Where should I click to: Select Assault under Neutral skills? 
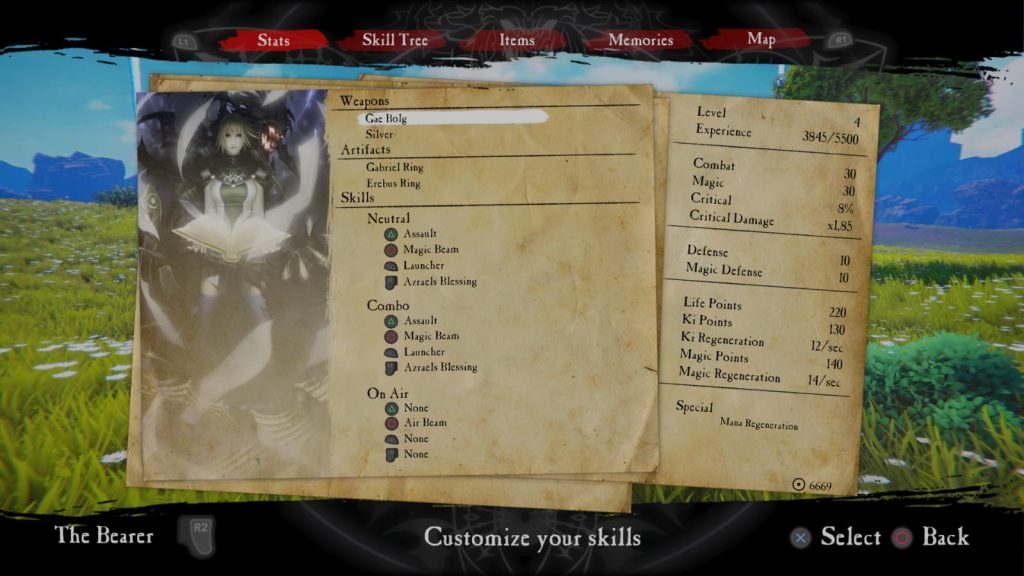(x=420, y=234)
